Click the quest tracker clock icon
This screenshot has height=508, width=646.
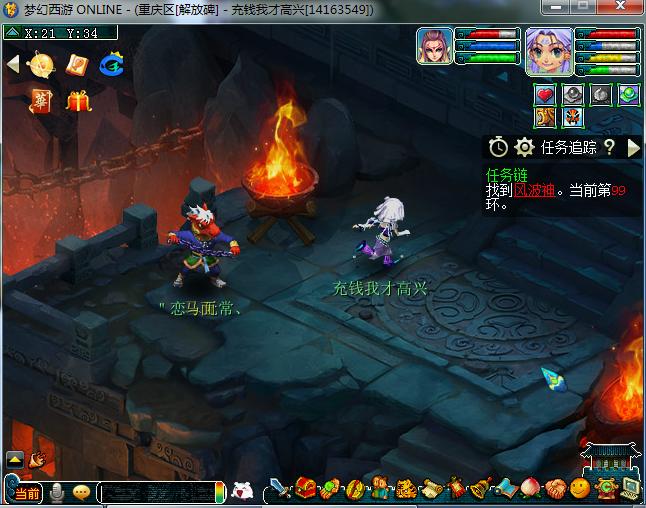click(497, 148)
